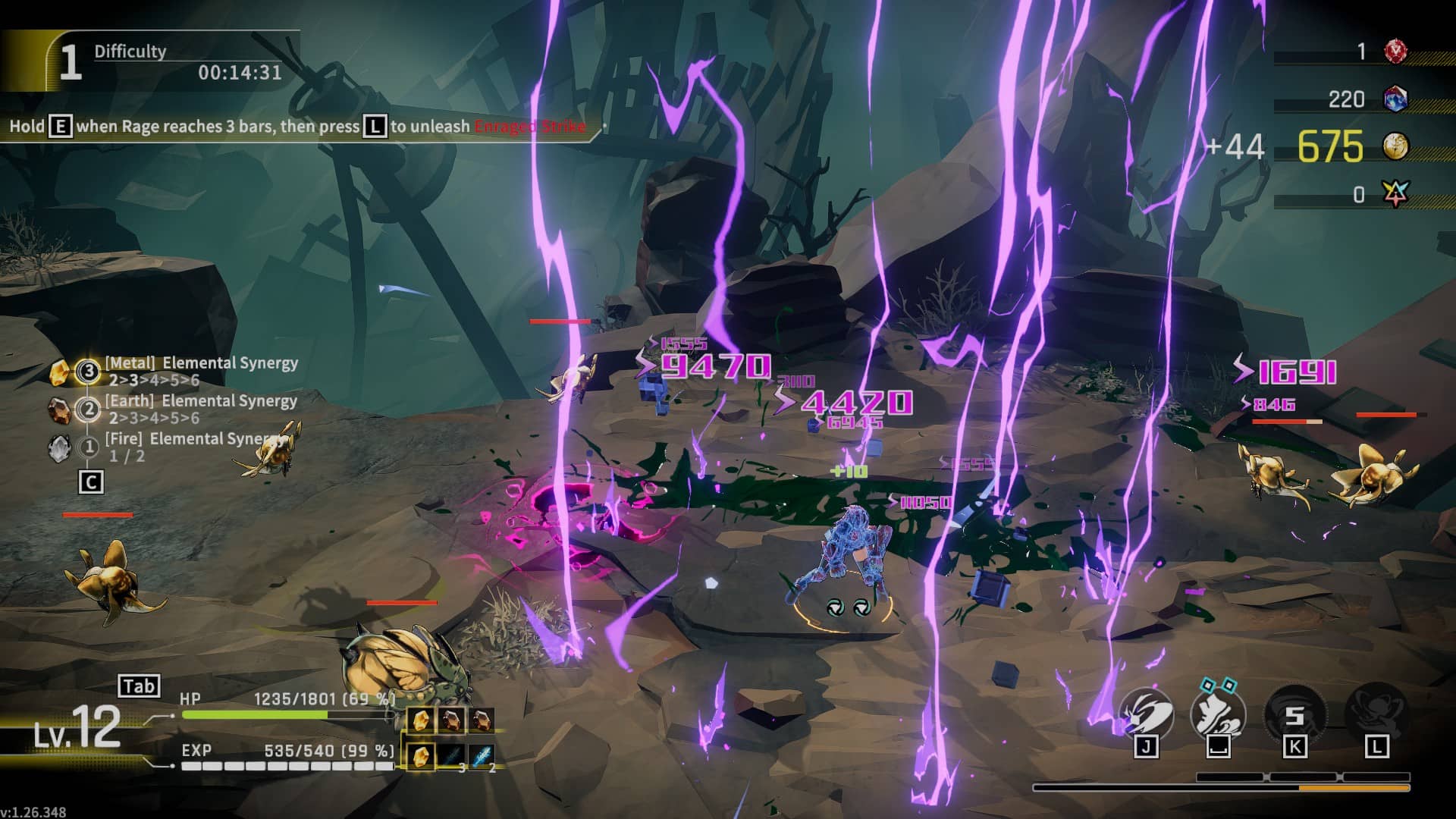1456x819 pixels.
Task: Click the gold coin currency icon
Action: 1395,146
